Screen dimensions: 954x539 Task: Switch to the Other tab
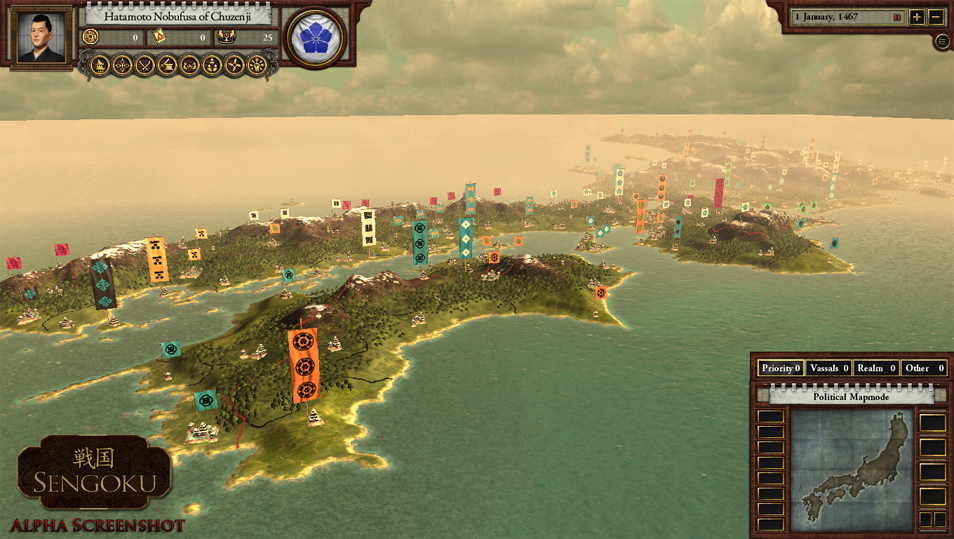pos(923,368)
